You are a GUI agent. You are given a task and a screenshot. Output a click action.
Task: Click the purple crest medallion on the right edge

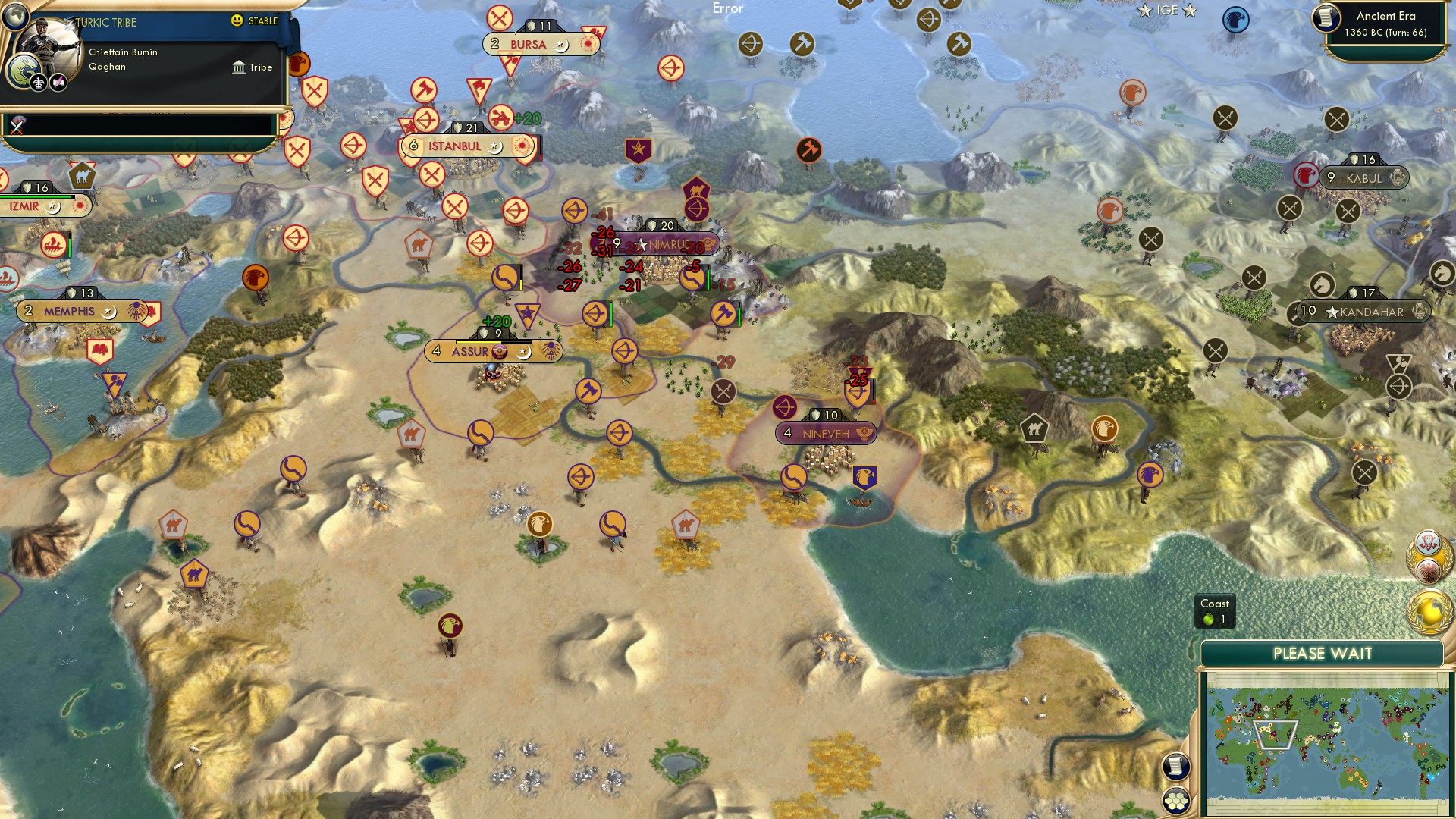tap(1429, 542)
